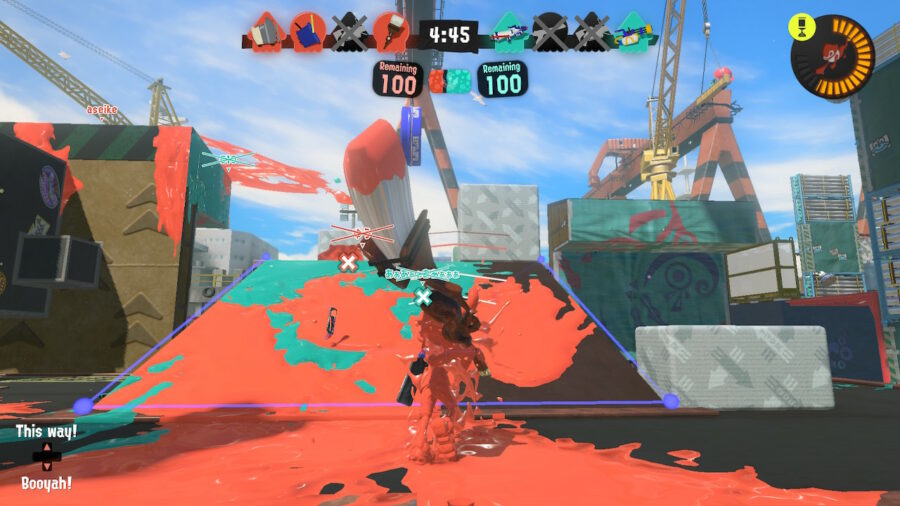The image size is (900, 506).
Task: Click the splatted orange teammate's crossed-out icon
Action: (x=349, y=33)
